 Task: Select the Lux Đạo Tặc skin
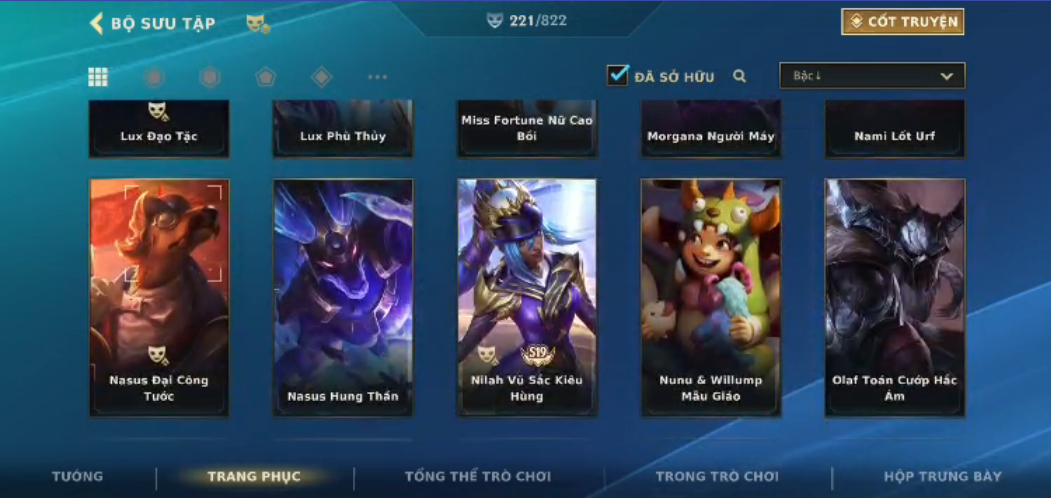tap(159, 129)
